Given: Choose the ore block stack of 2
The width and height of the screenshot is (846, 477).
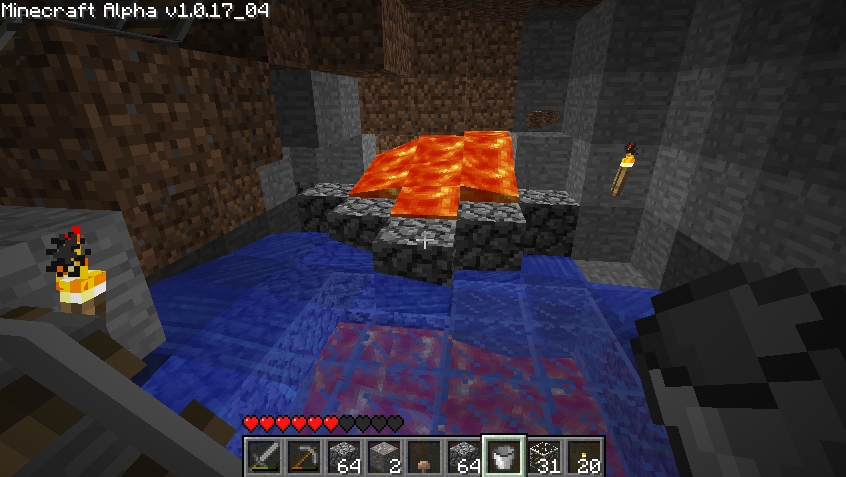Looking at the screenshot, I should tap(383, 456).
